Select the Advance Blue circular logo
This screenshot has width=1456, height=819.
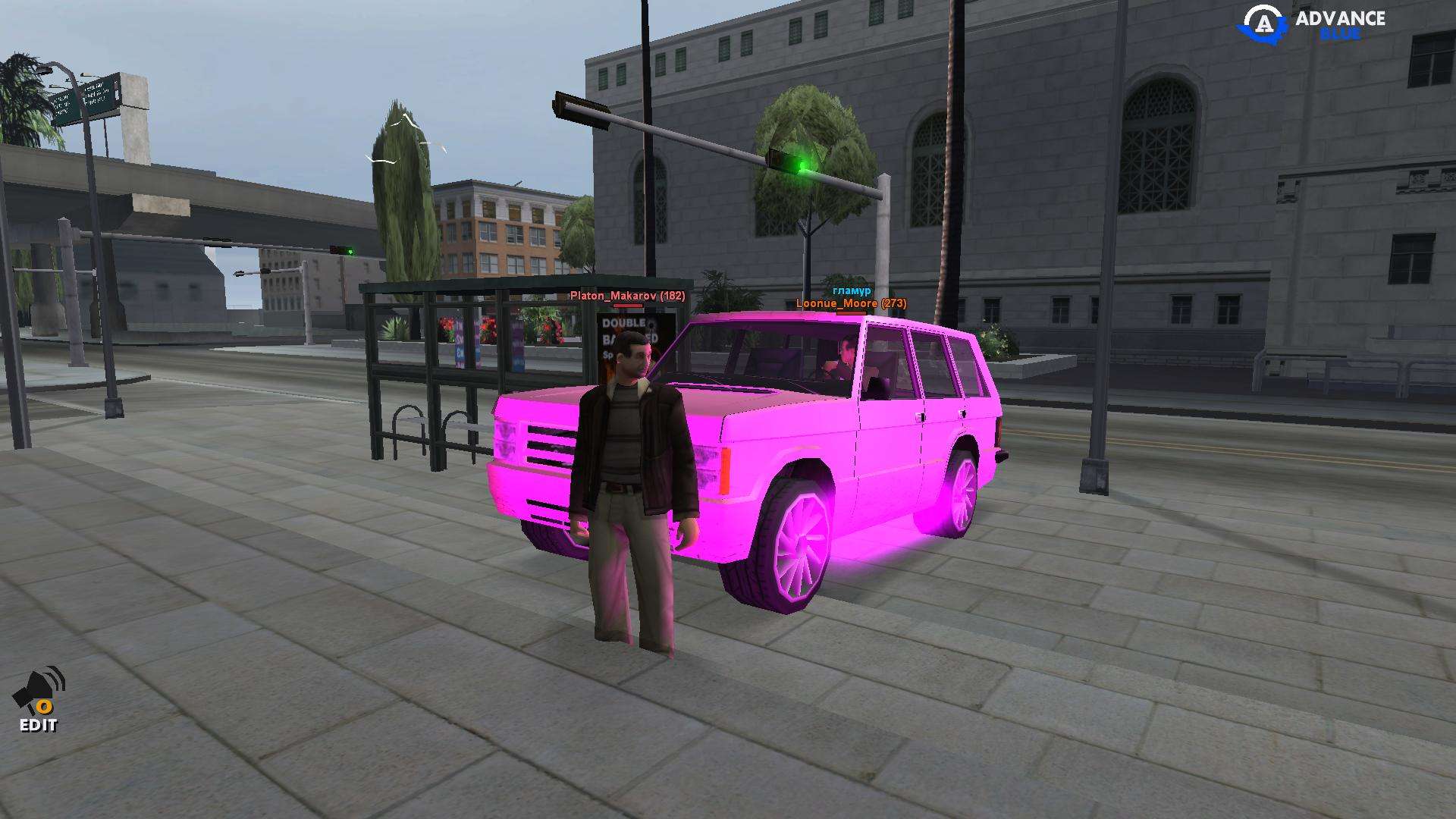pyautogui.click(x=1263, y=19)
